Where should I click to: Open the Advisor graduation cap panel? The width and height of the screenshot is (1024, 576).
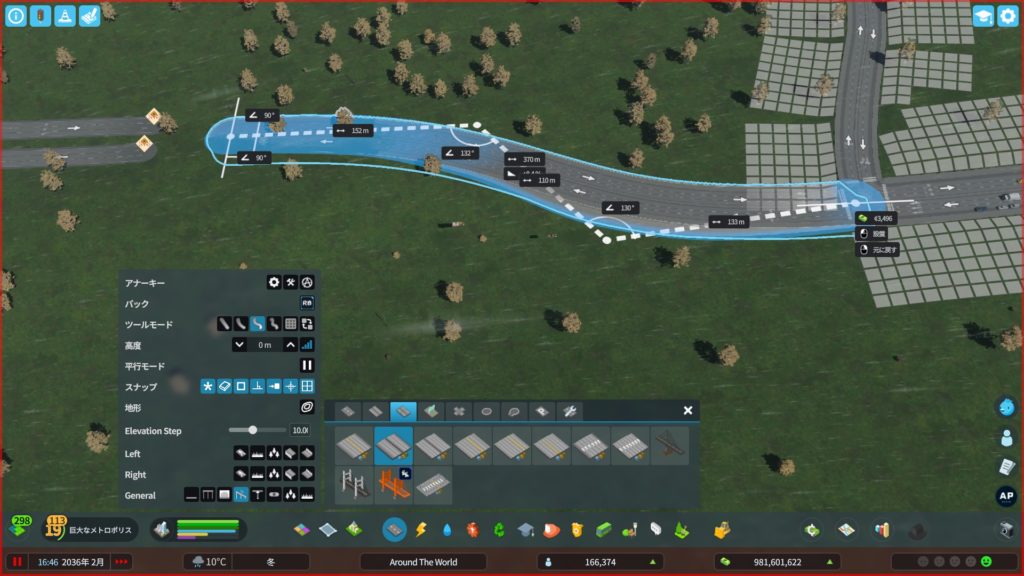pos(983,16)
